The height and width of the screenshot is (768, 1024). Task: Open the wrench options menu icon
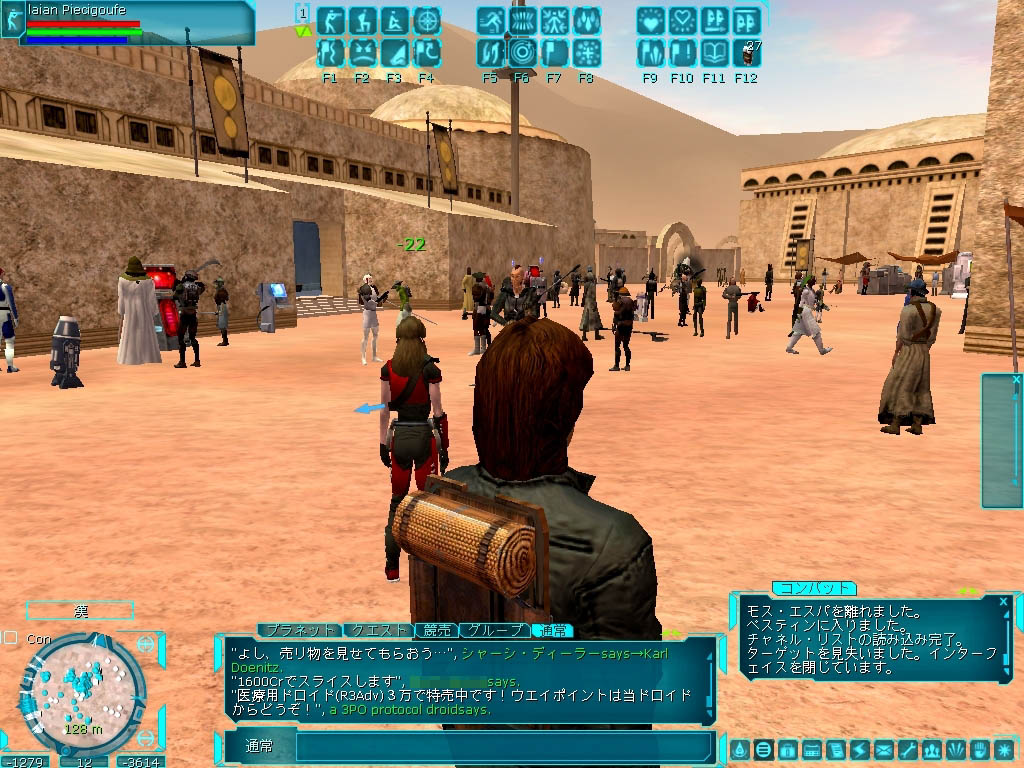point(908,749)
